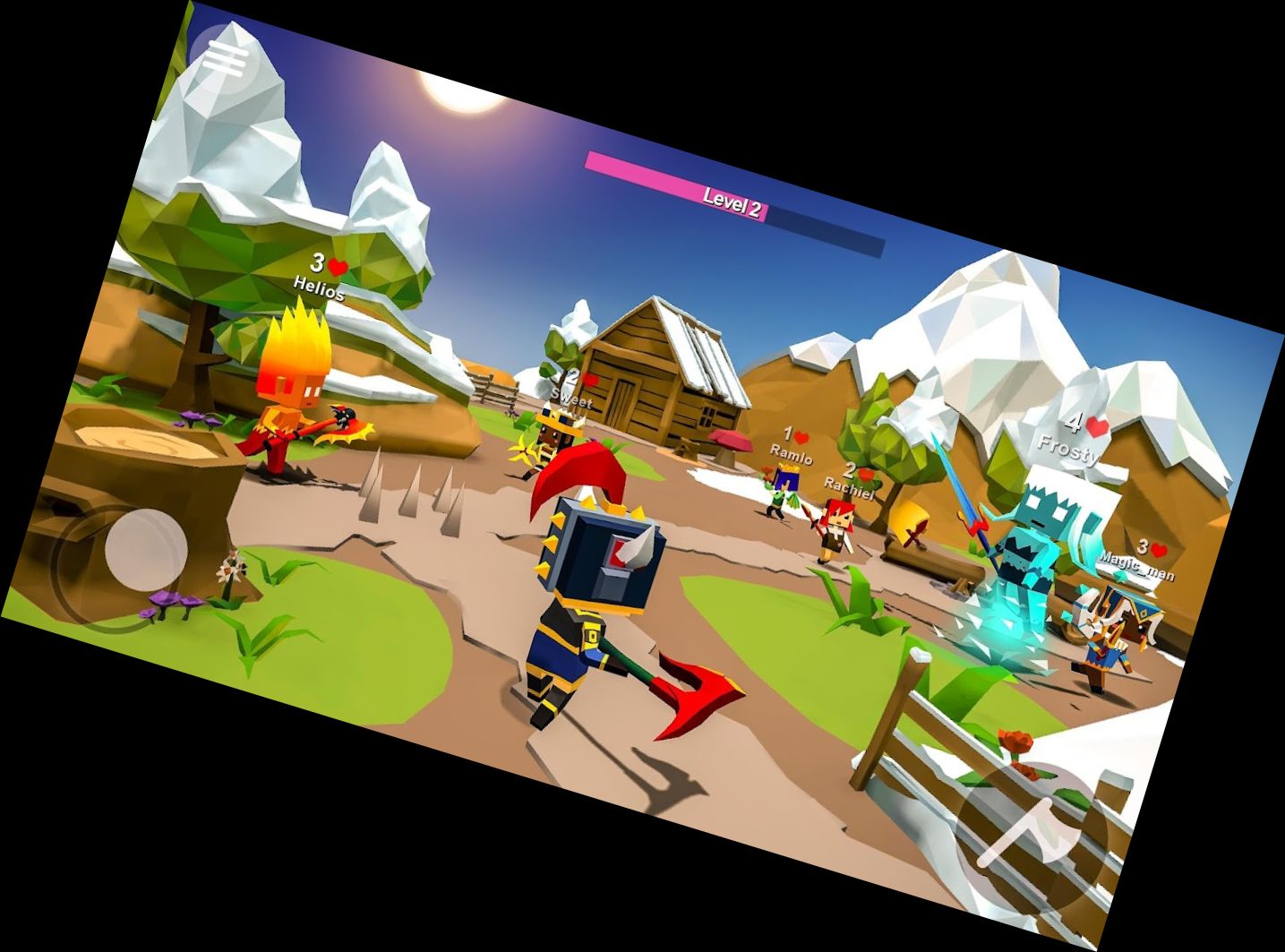The width and height of the screenshot is (1285, 952).
Task: Click the Frosty nameplate text
Action: (x=1068, y=448)
